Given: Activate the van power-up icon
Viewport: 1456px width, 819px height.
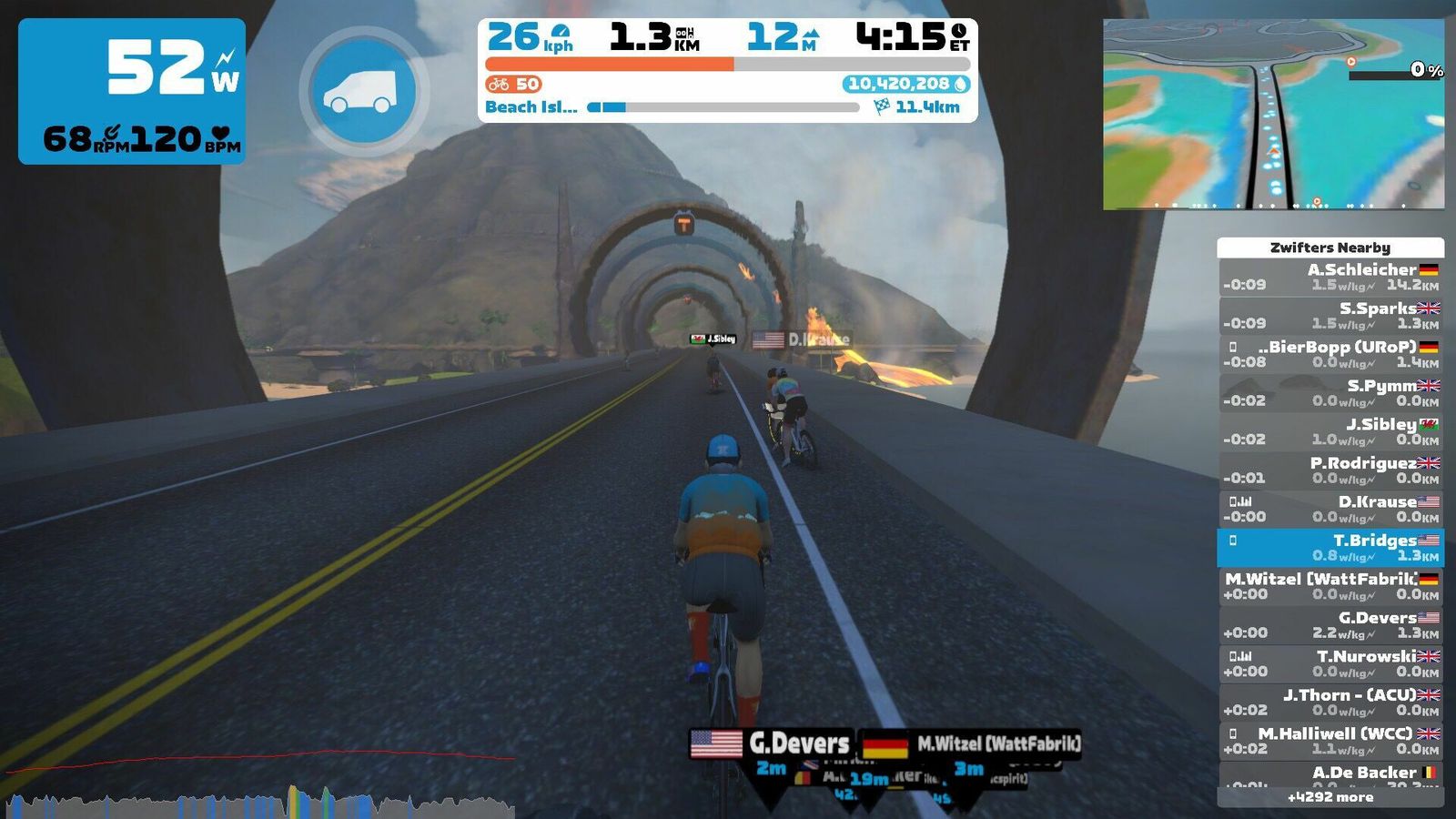Looking at the screenshot, I should pyautogui.click(x=362, y=92).
